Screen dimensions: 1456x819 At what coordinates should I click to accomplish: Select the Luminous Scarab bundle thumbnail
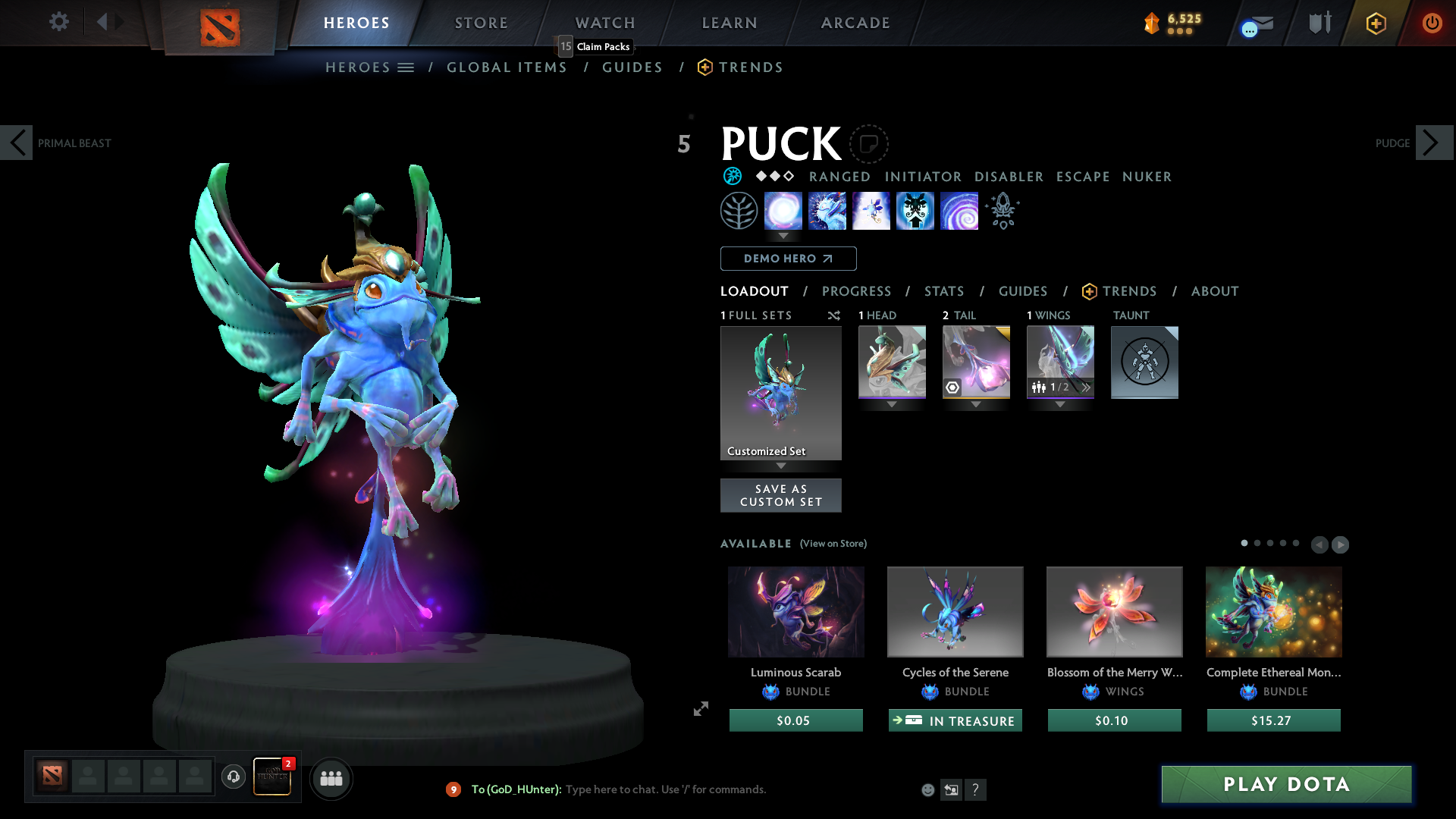pos(795,611)
